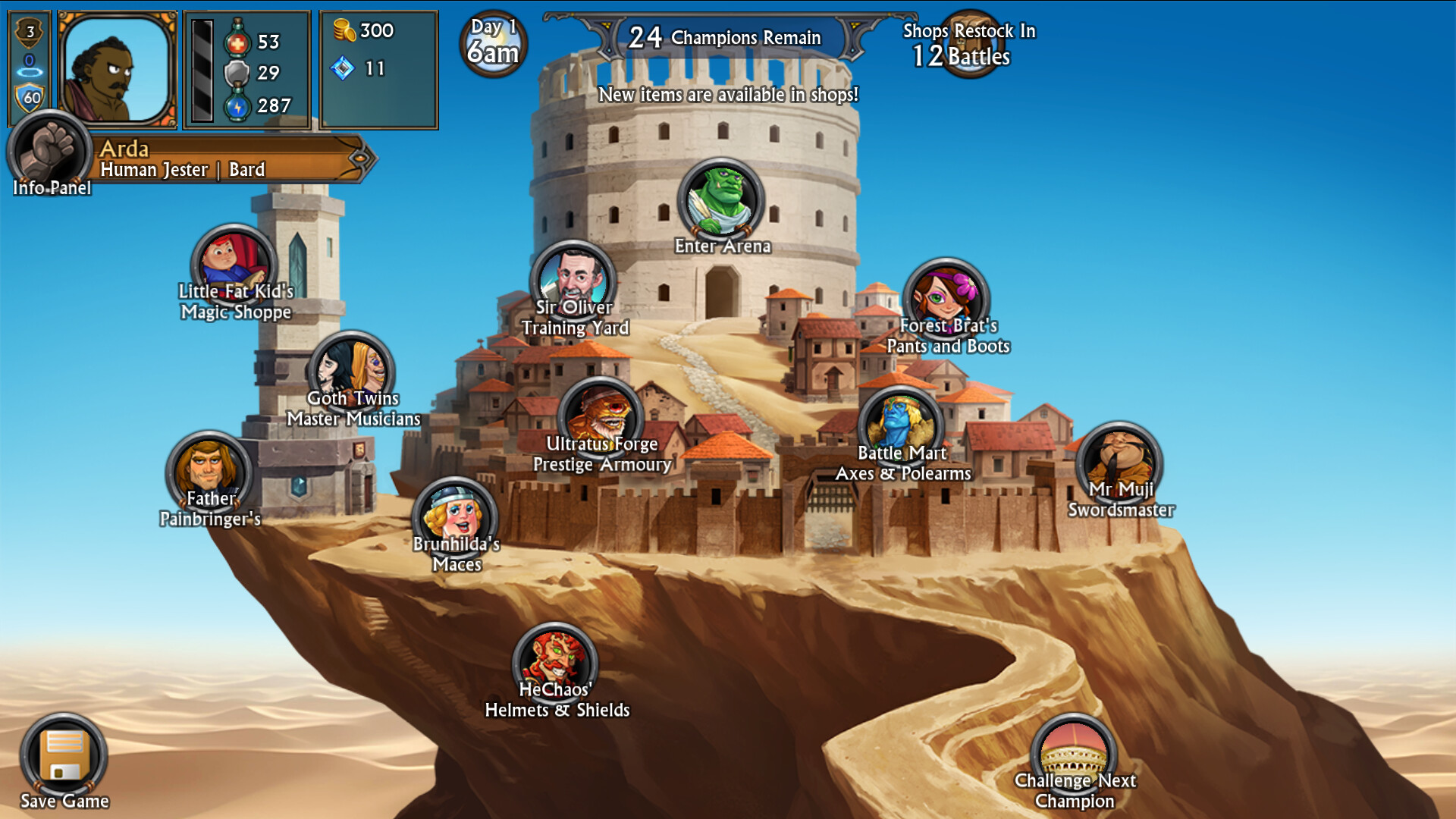Screen dimensions: 1456x819
Task: Open Ultratus Forge Prestige Armoury
Action: 601,417
